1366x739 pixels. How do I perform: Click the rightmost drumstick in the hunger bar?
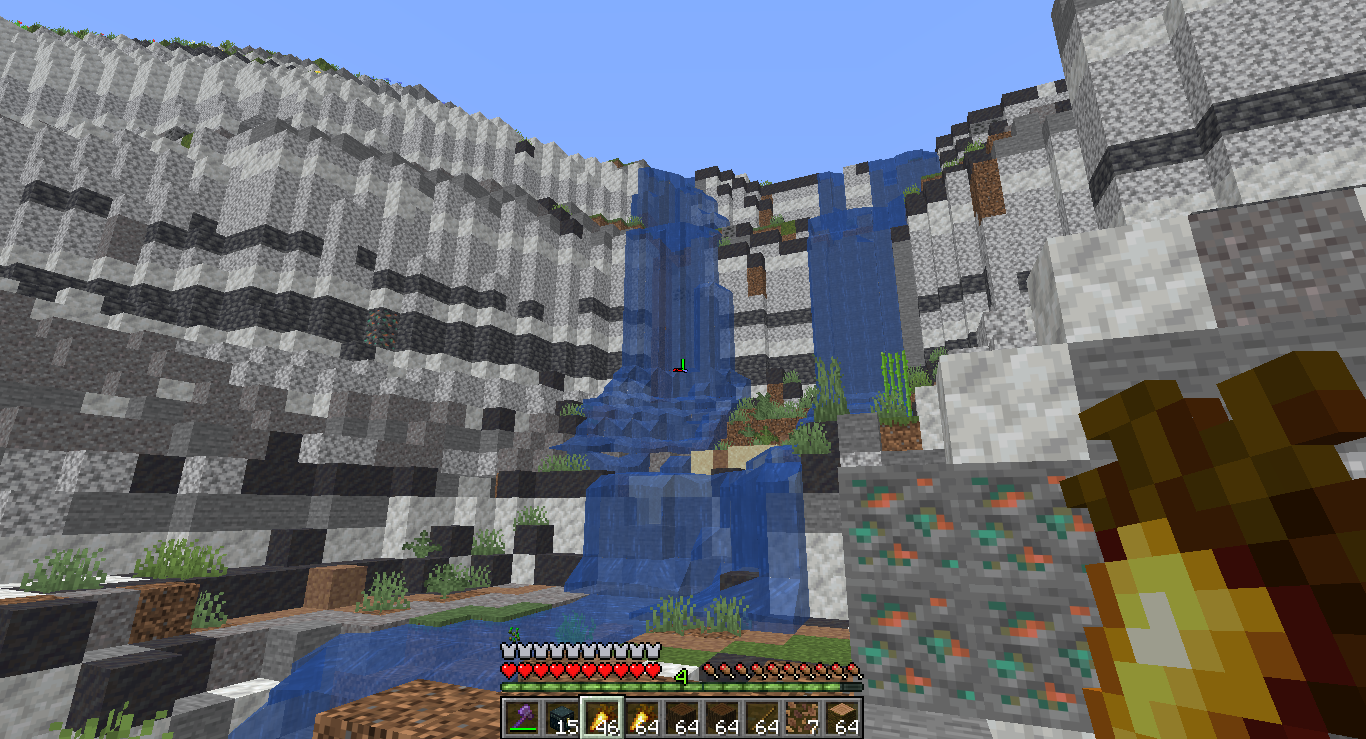click(x=853, y=668)
